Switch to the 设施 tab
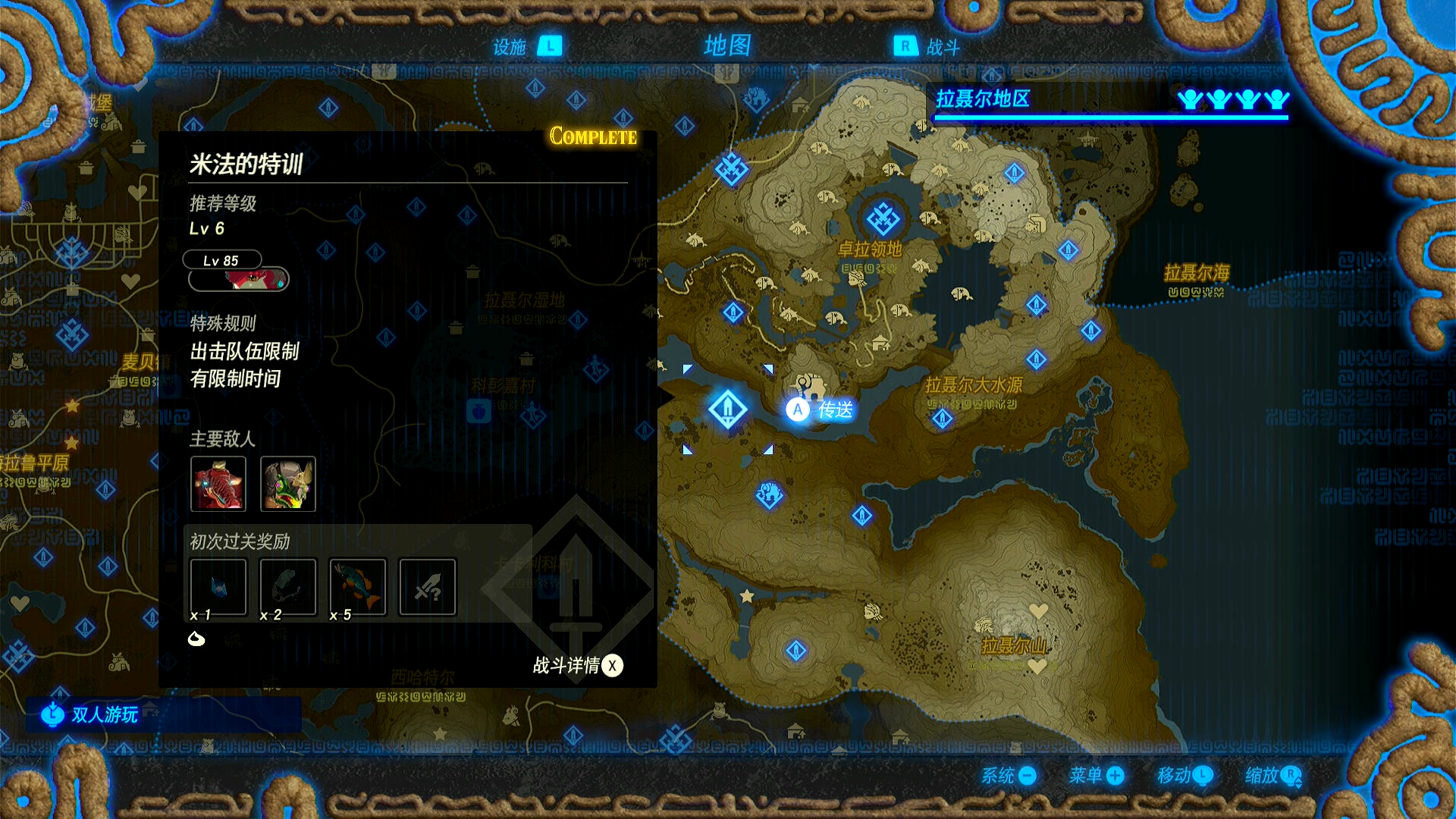The image size is (1456, 819). pos(526,47)
